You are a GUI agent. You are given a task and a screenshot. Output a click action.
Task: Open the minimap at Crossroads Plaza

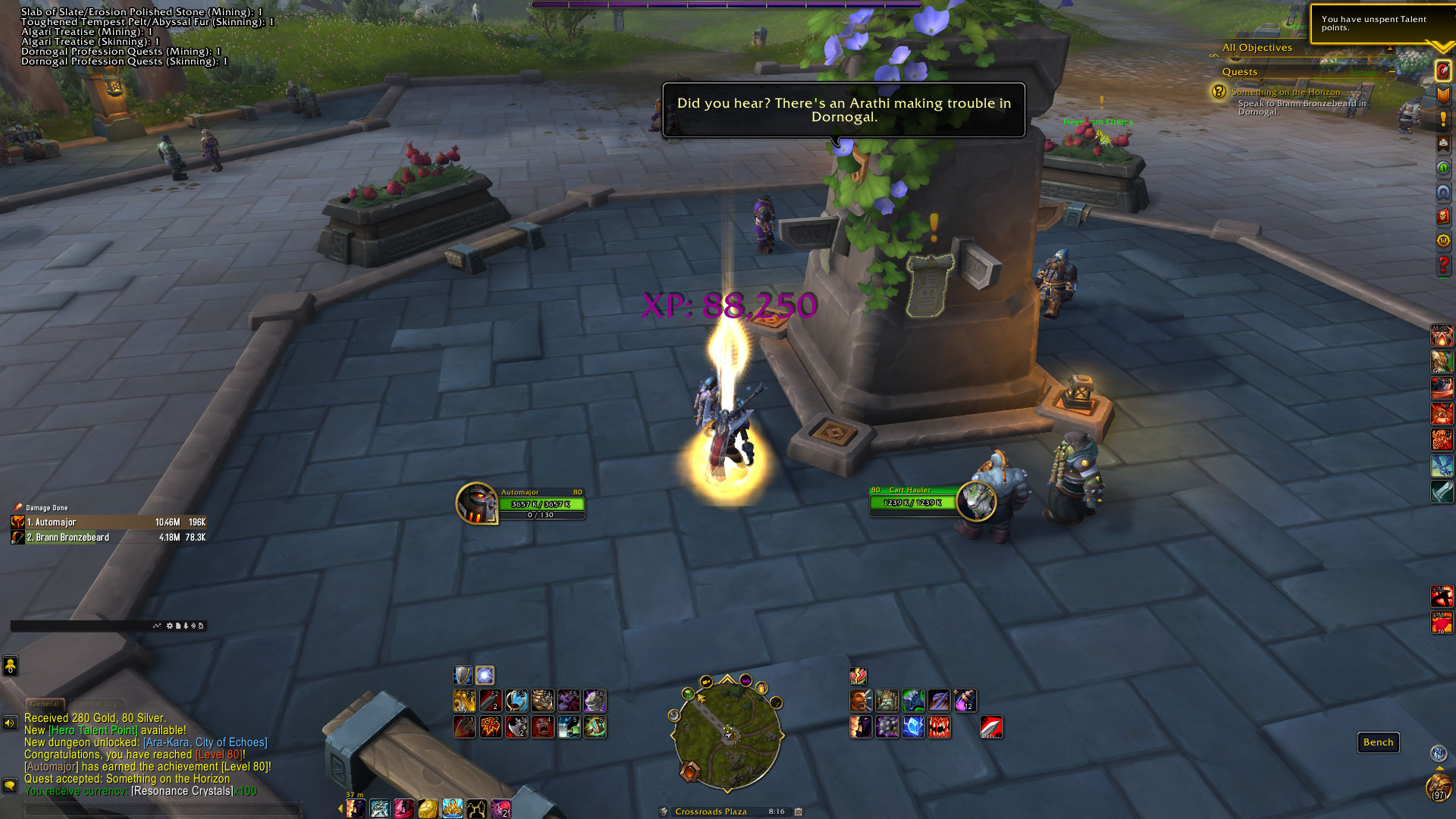coord(727,732)
